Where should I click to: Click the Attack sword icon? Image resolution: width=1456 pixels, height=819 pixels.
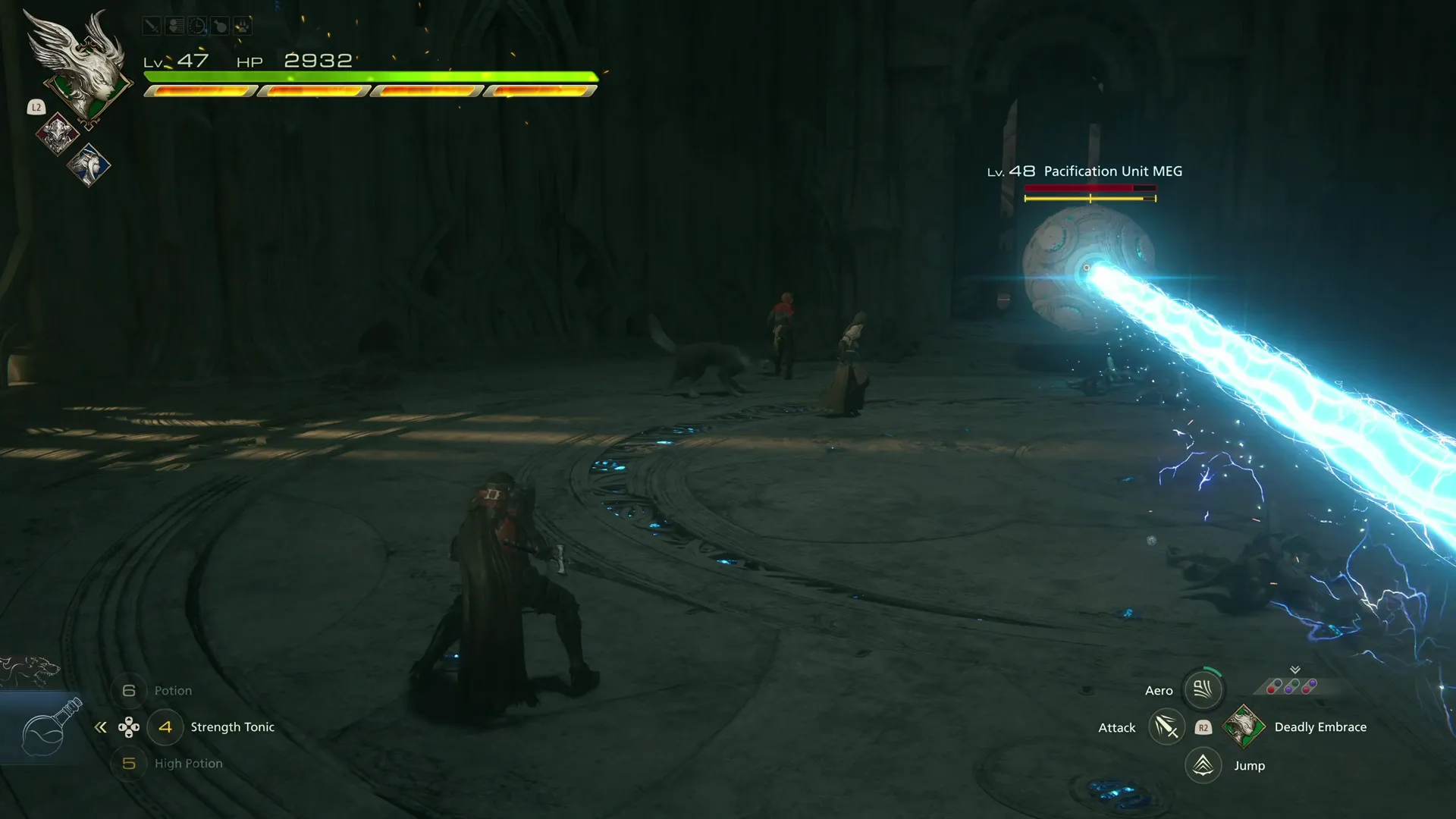[1167, 726]
